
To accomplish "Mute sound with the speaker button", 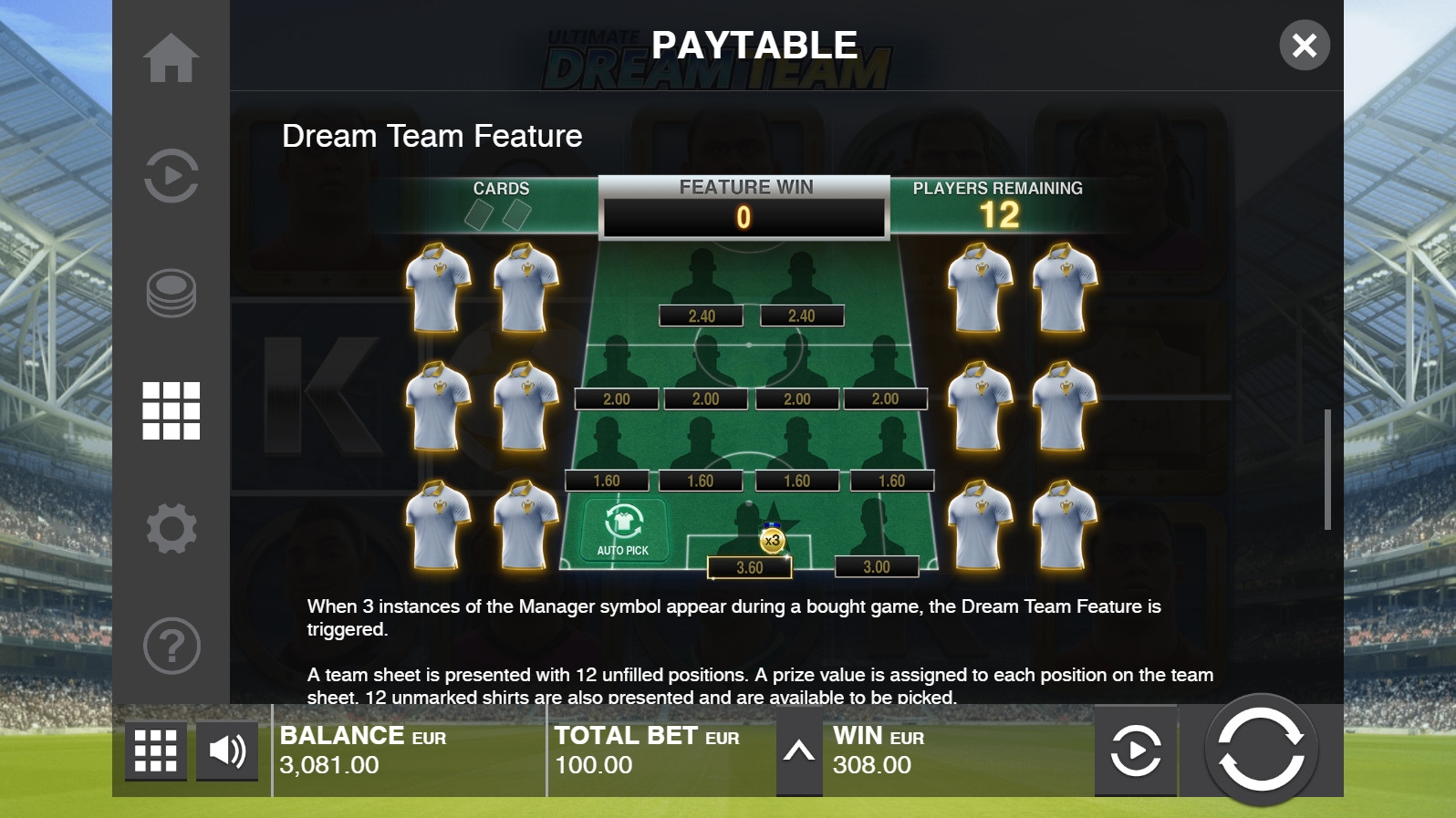I will coord(227,751).
